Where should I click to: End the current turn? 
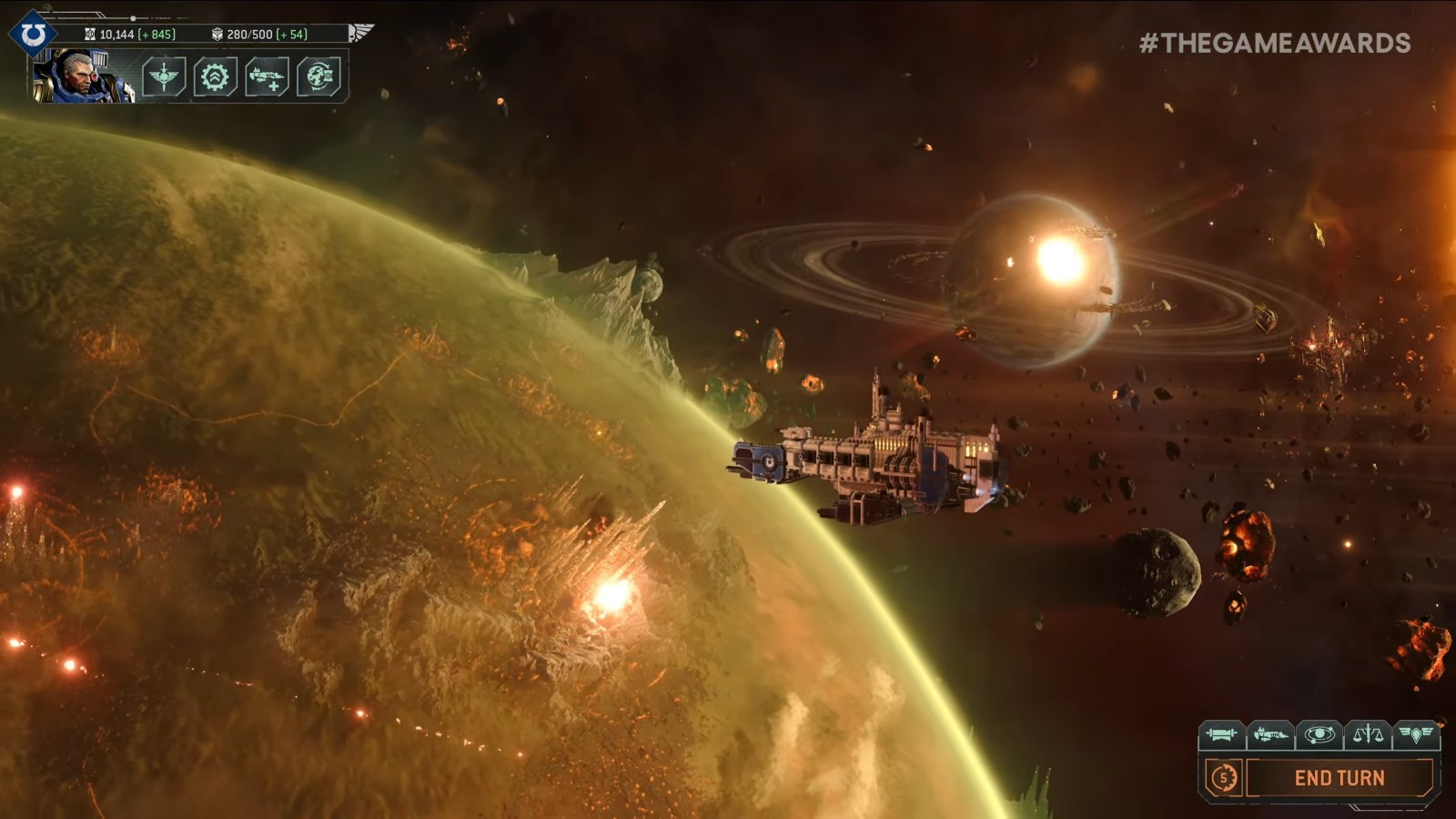[1339, 778]
